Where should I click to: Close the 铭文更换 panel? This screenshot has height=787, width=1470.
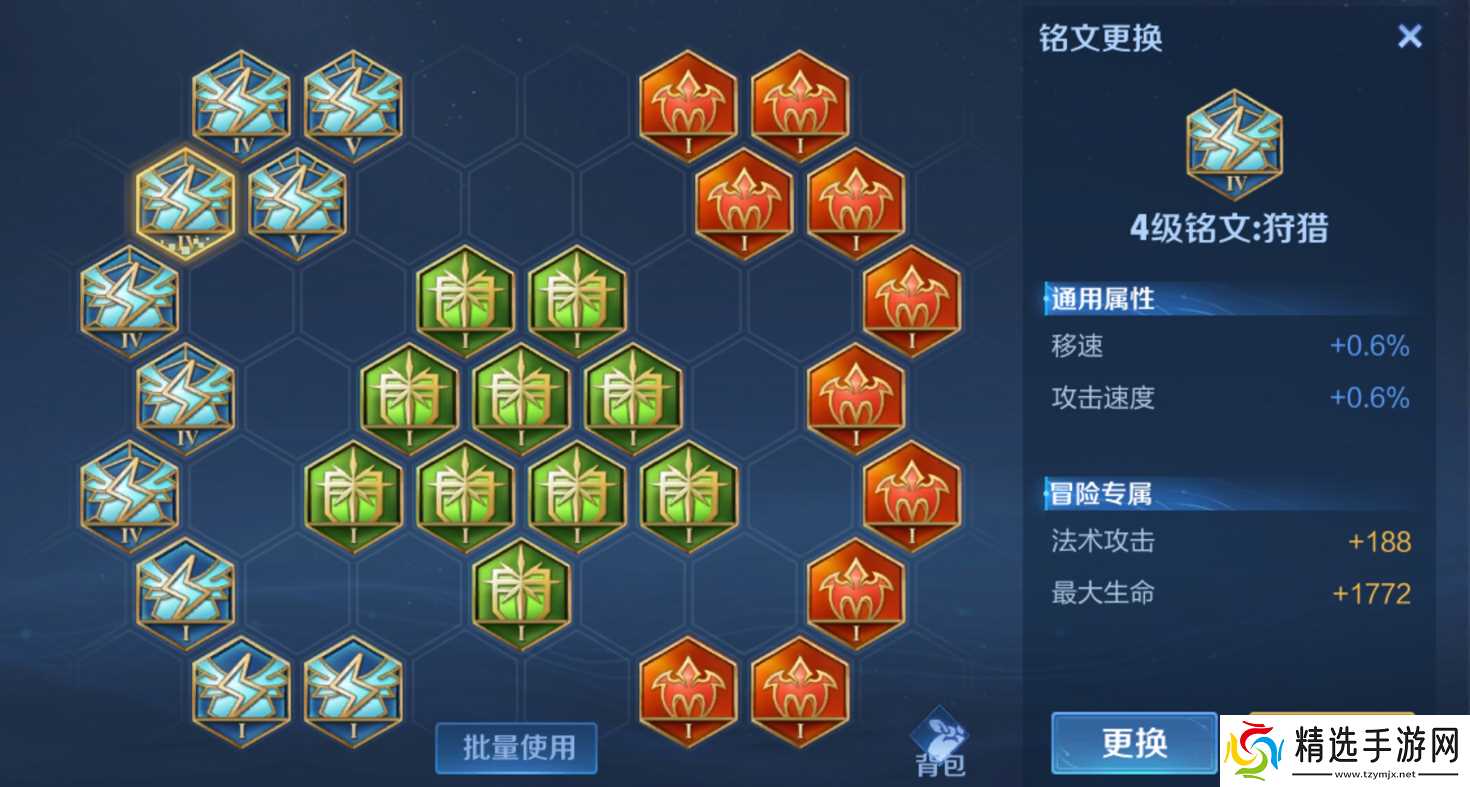tap(1410, 35)
